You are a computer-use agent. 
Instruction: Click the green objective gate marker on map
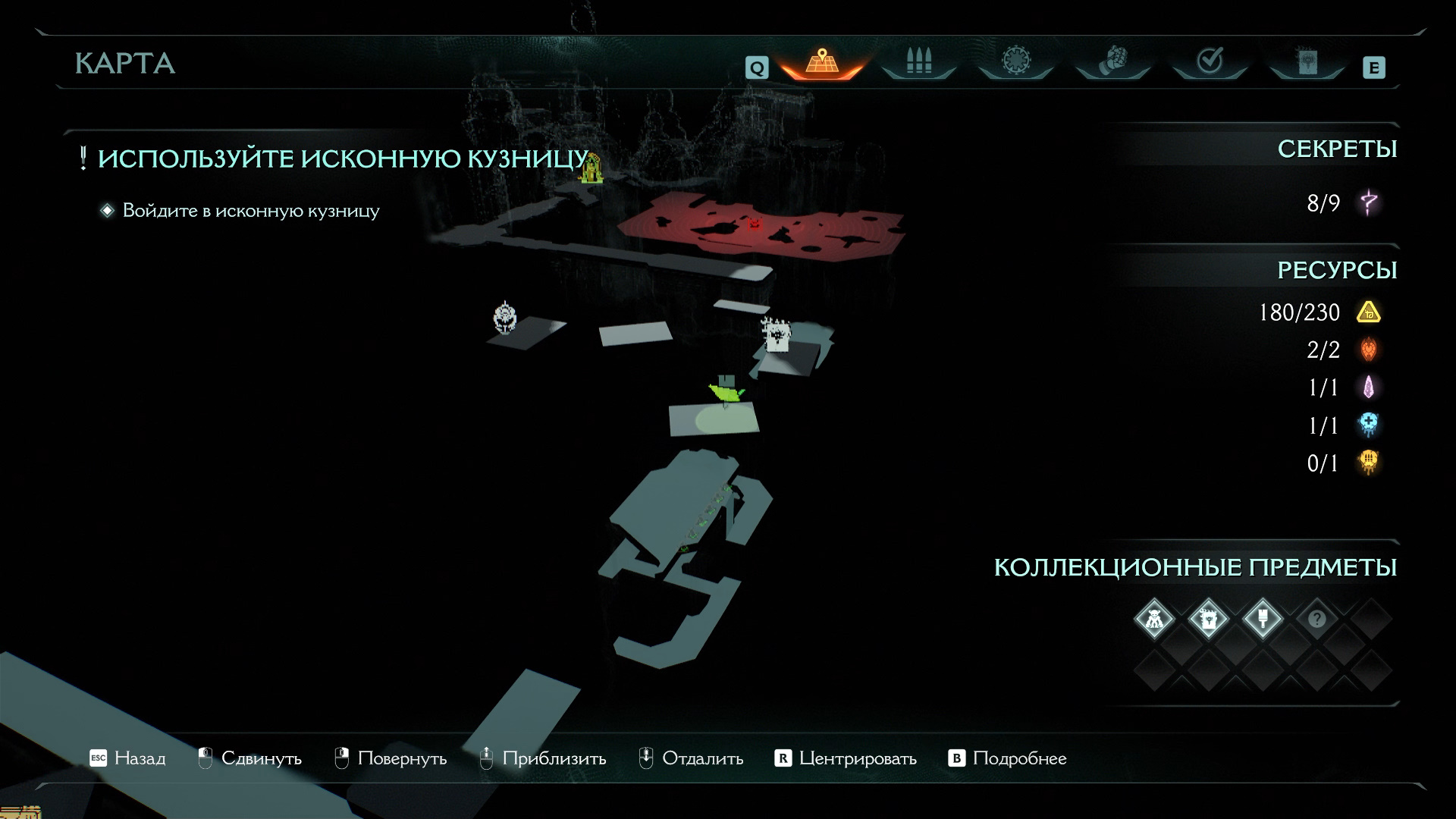591,168
